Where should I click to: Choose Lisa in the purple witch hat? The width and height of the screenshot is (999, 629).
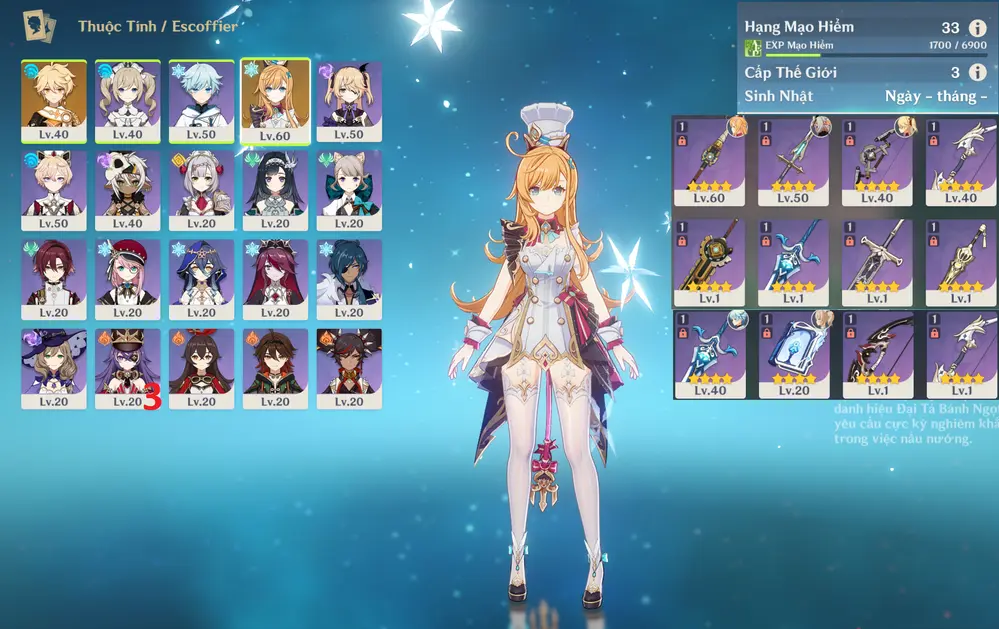click(54, 368)
